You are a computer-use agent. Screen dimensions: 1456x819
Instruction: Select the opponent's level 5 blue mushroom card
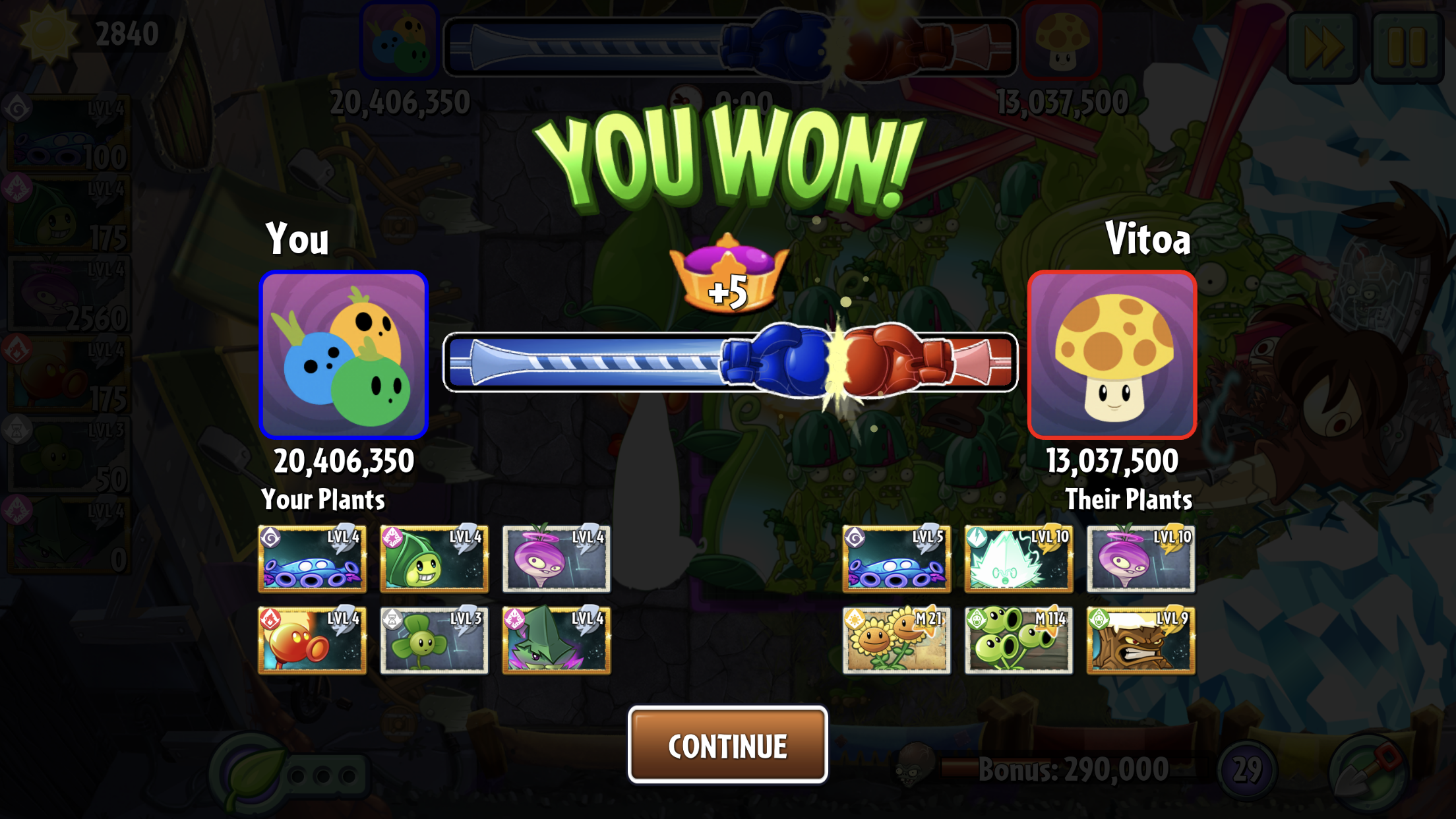tap(896, 559)
